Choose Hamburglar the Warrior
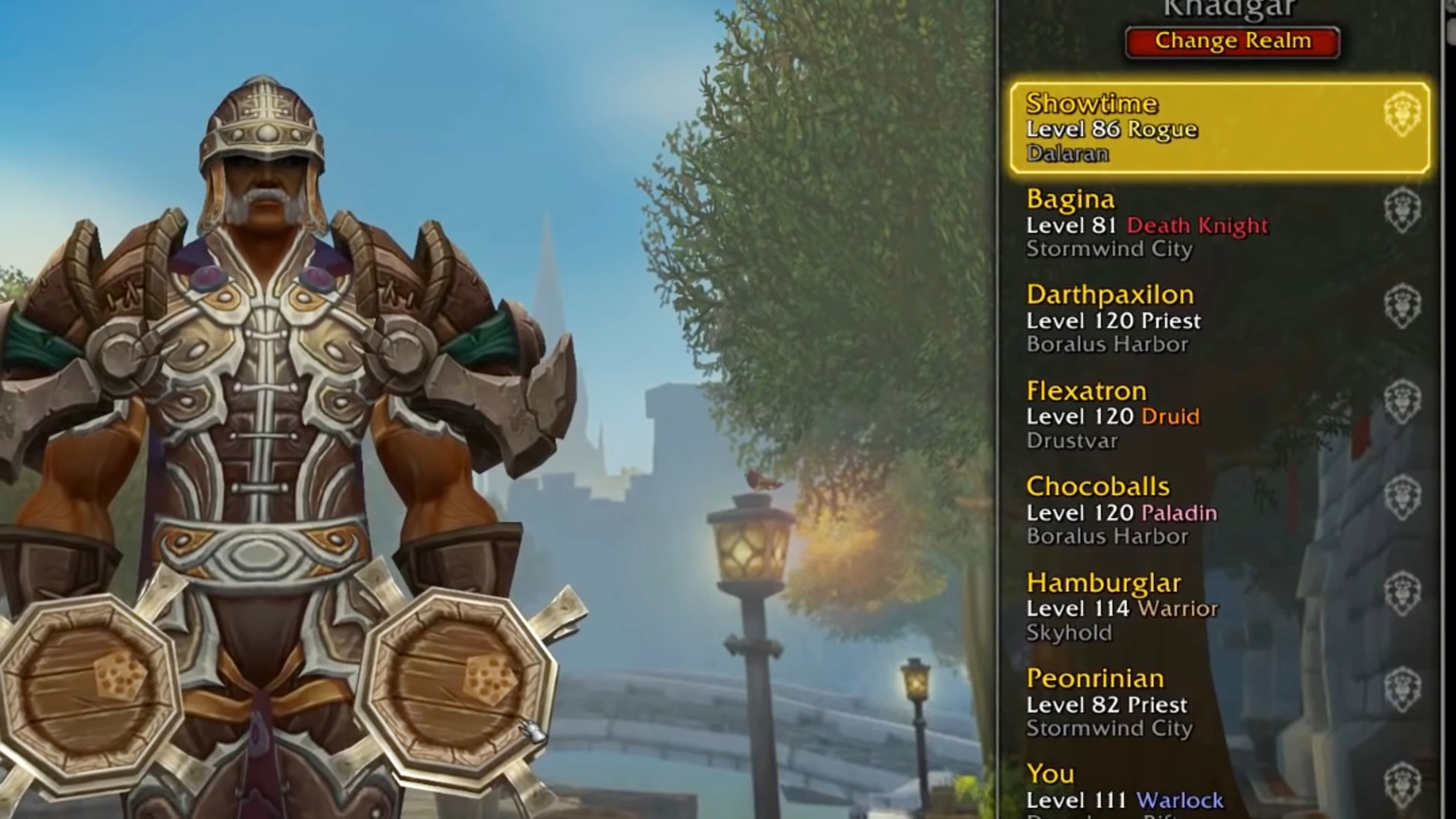This screenshot has width=1456, height=819. point(1219,607)
